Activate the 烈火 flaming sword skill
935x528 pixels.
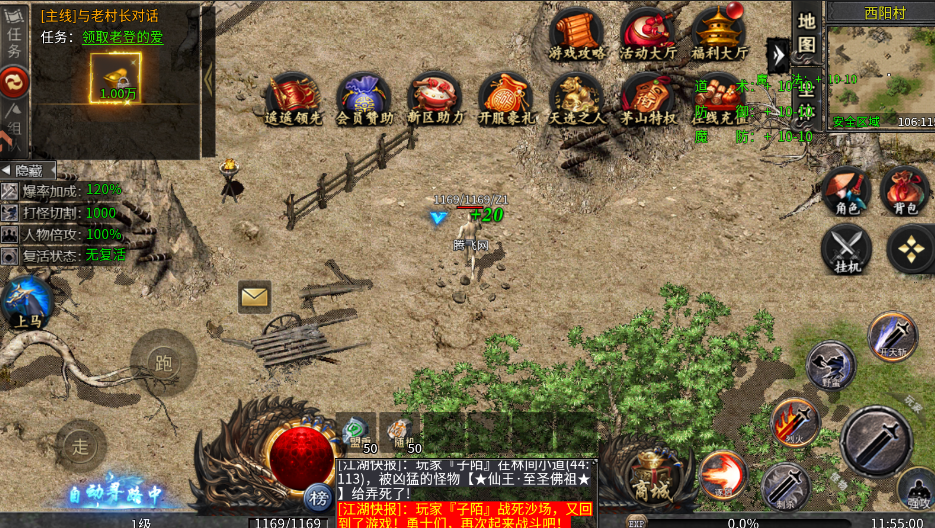(x=796, y=421)
